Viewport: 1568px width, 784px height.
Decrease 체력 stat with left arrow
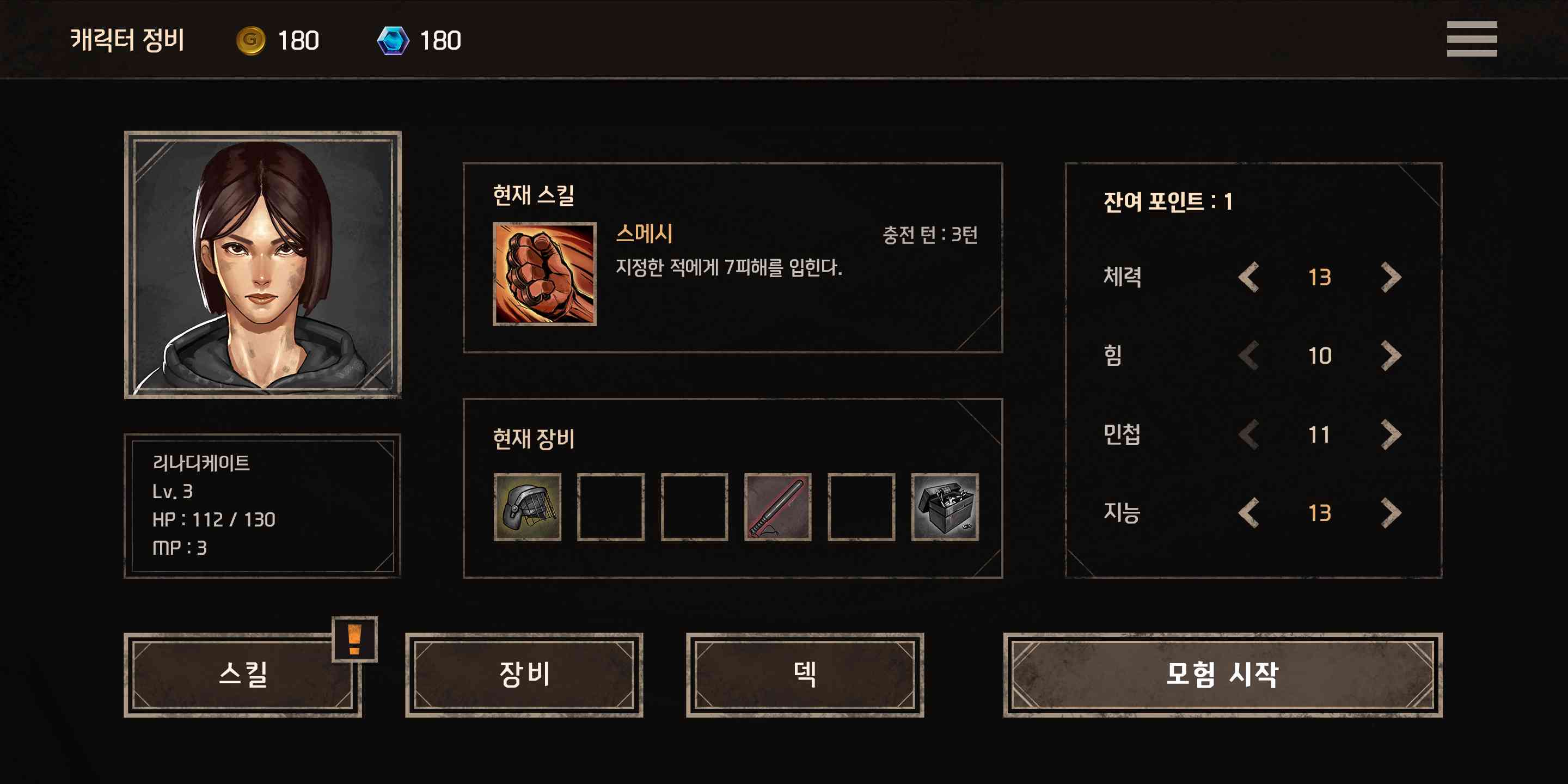1248,277
